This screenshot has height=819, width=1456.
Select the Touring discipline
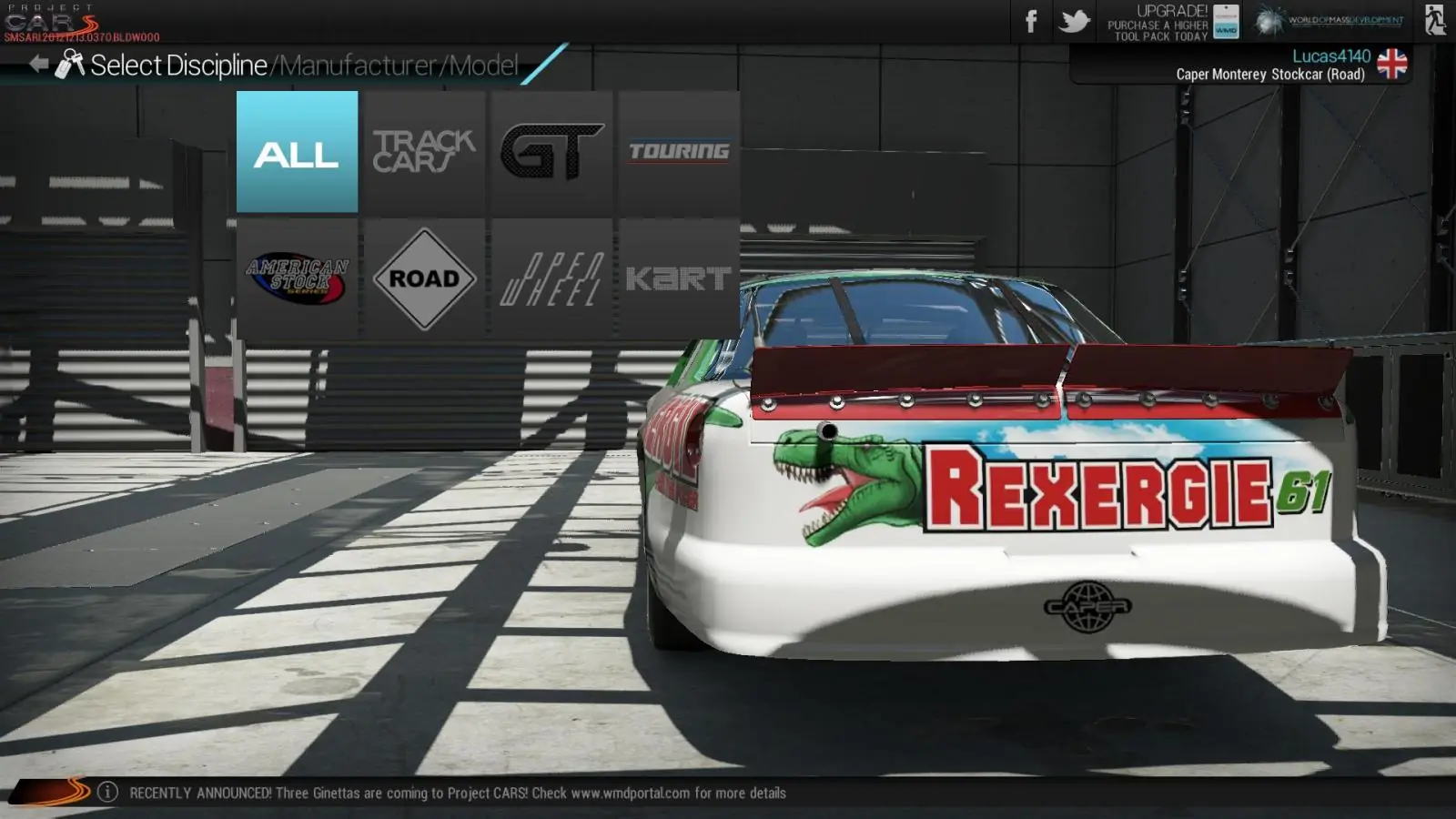tap(679, 152)
